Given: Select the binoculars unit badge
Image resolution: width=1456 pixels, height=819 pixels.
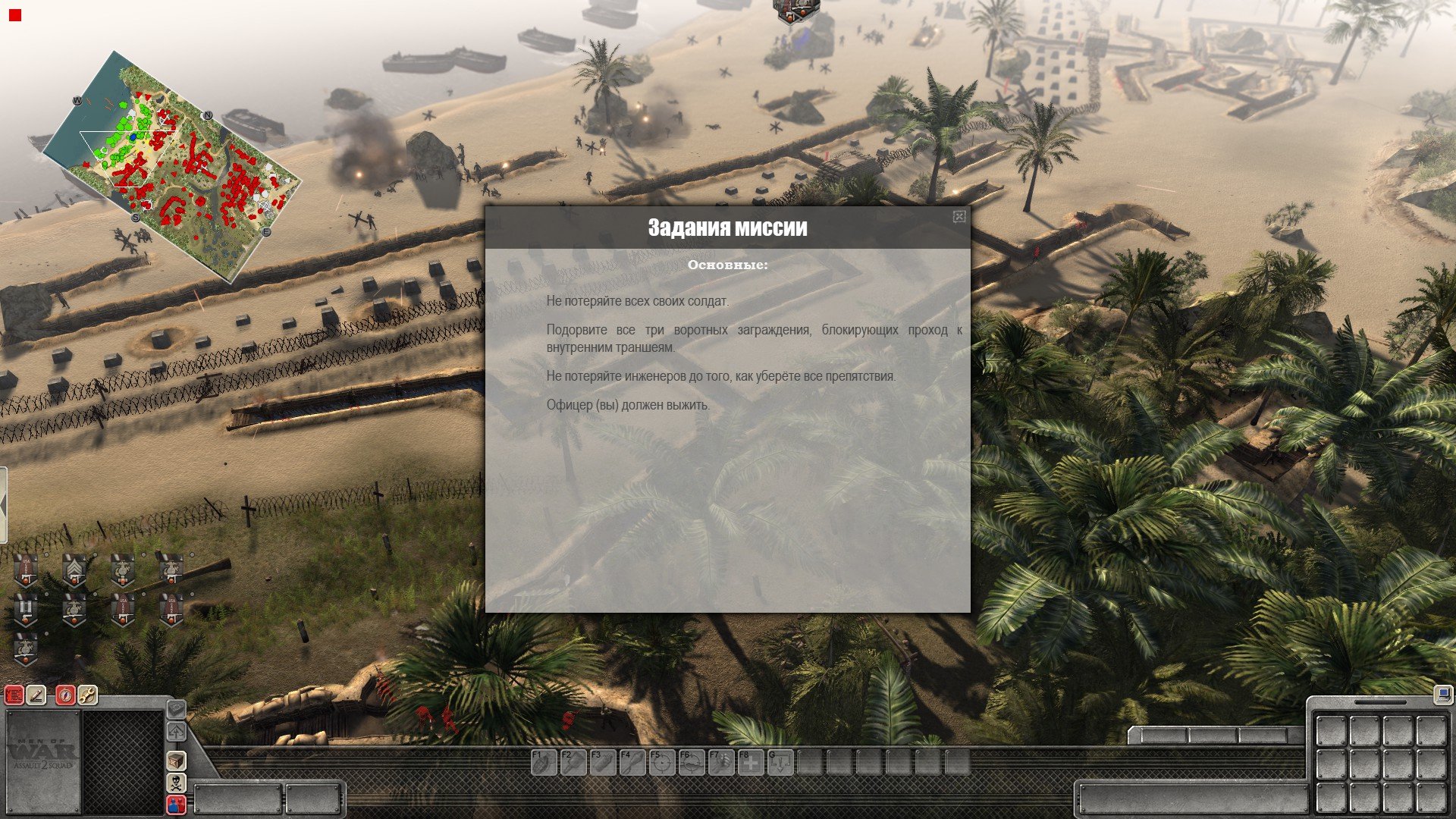Looking at the screenshot, I should (27, 609).
